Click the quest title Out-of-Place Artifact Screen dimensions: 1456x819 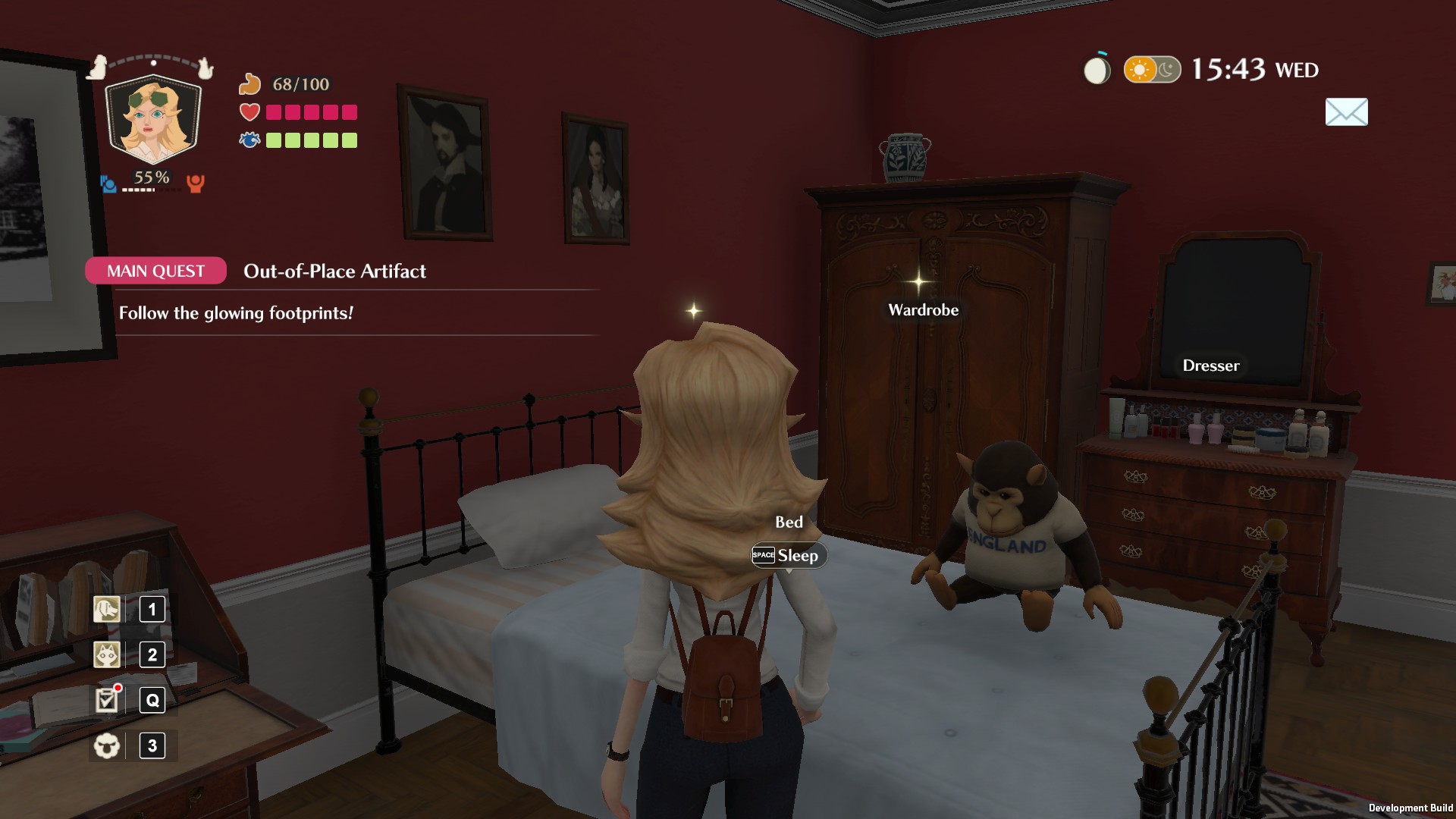click(x=335, y=271)
